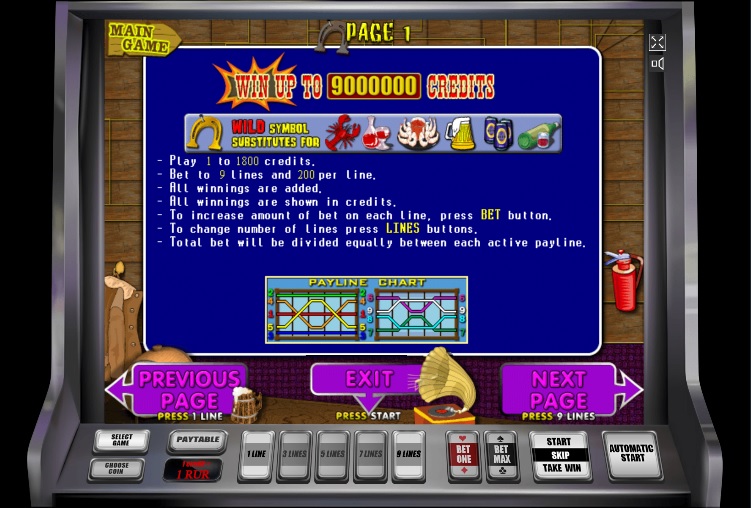The image size is (751, 508).
Task: Select the 1 Line button
Action: pos(257,455)
